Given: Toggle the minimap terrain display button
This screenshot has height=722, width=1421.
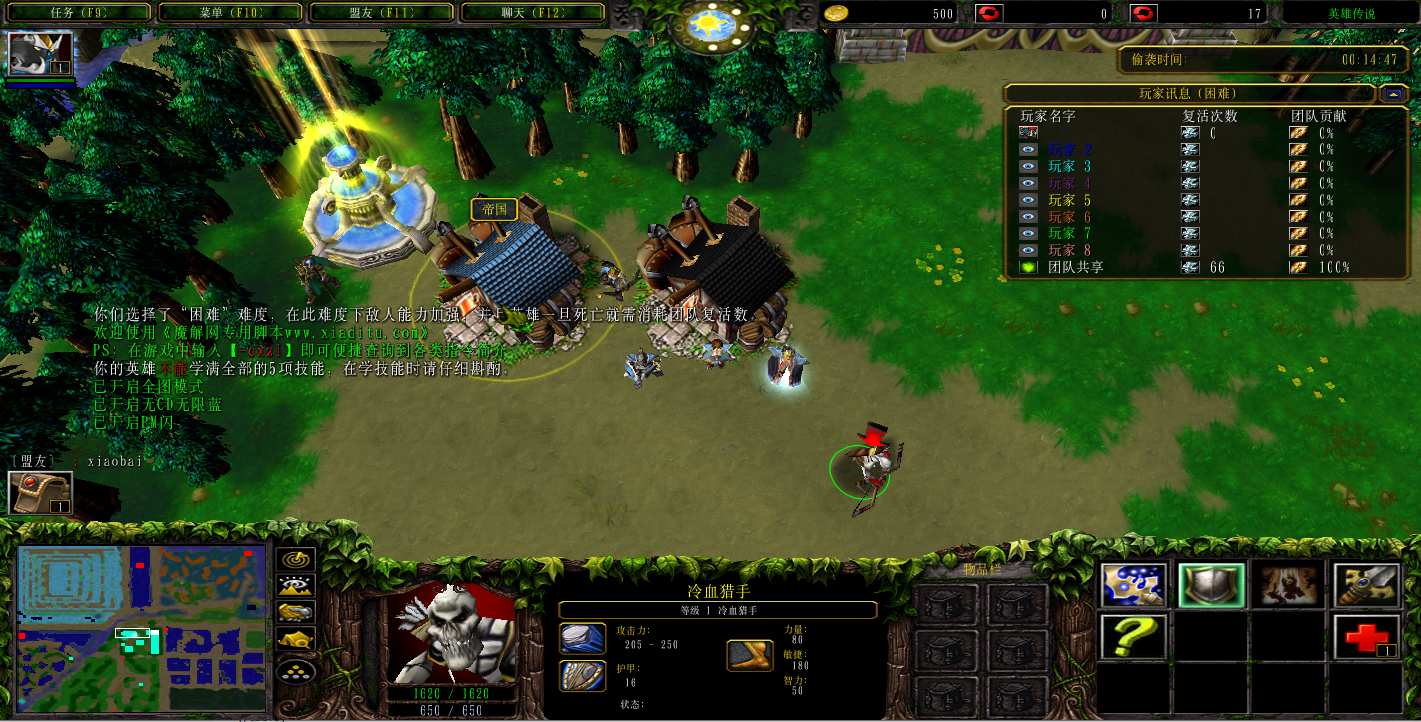Looking at the screenshot, I should (x=296, y=586).
